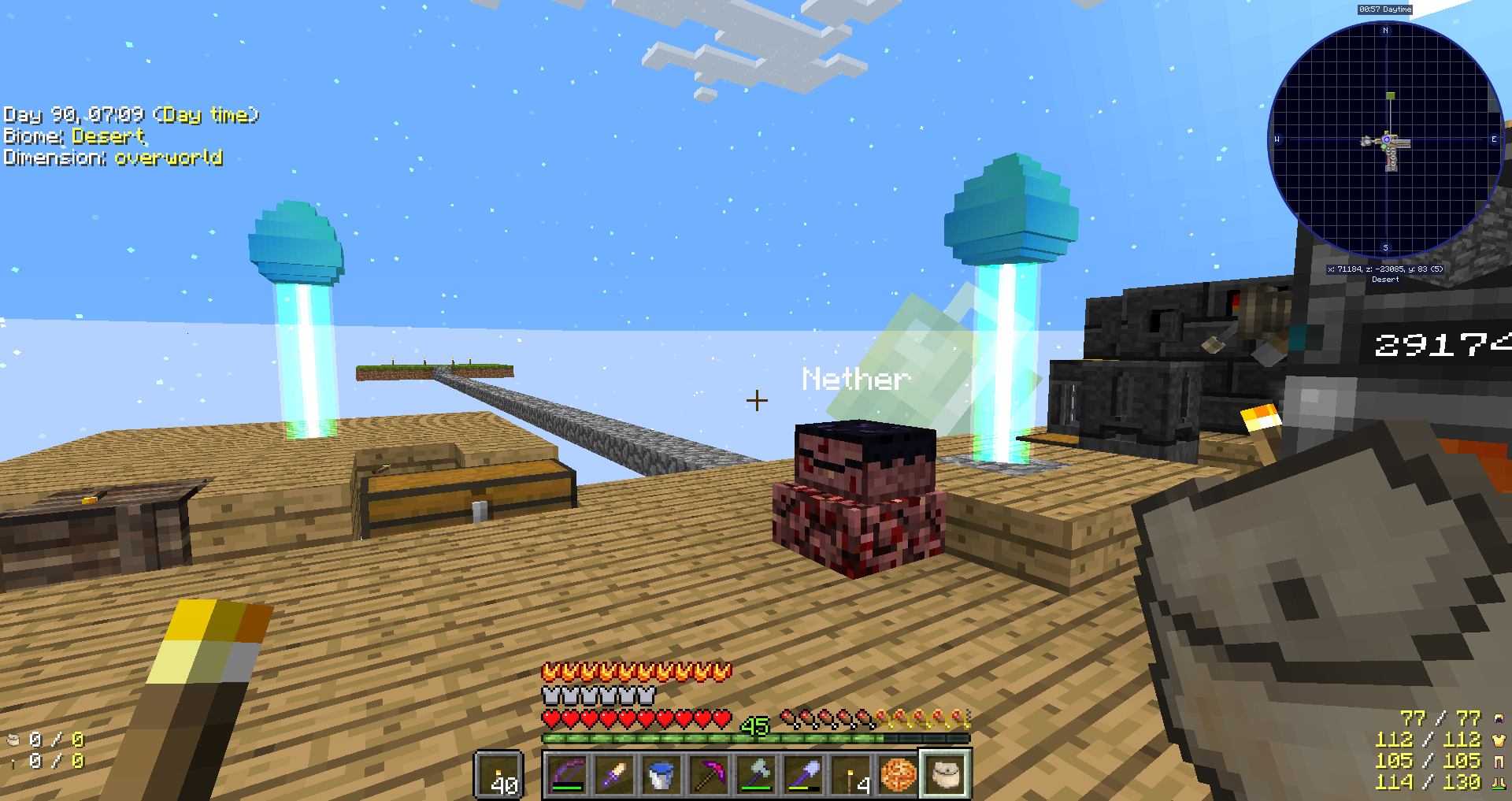This screenshot has width=1512, height=801.
Task: Expand the Desert biome label below the minimap
Action: (x=1386, y=279)
